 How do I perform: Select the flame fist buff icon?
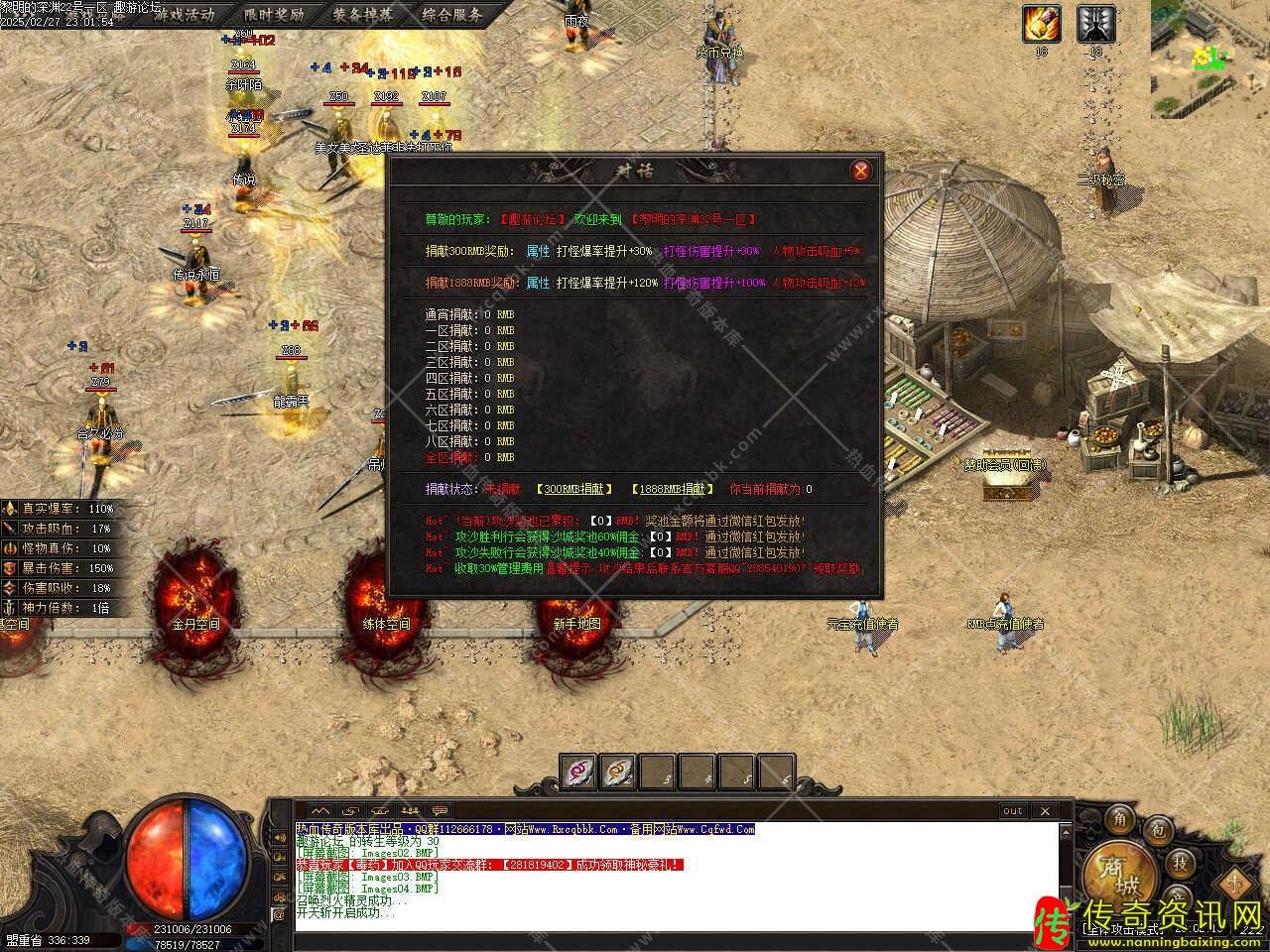[1042, 24]
